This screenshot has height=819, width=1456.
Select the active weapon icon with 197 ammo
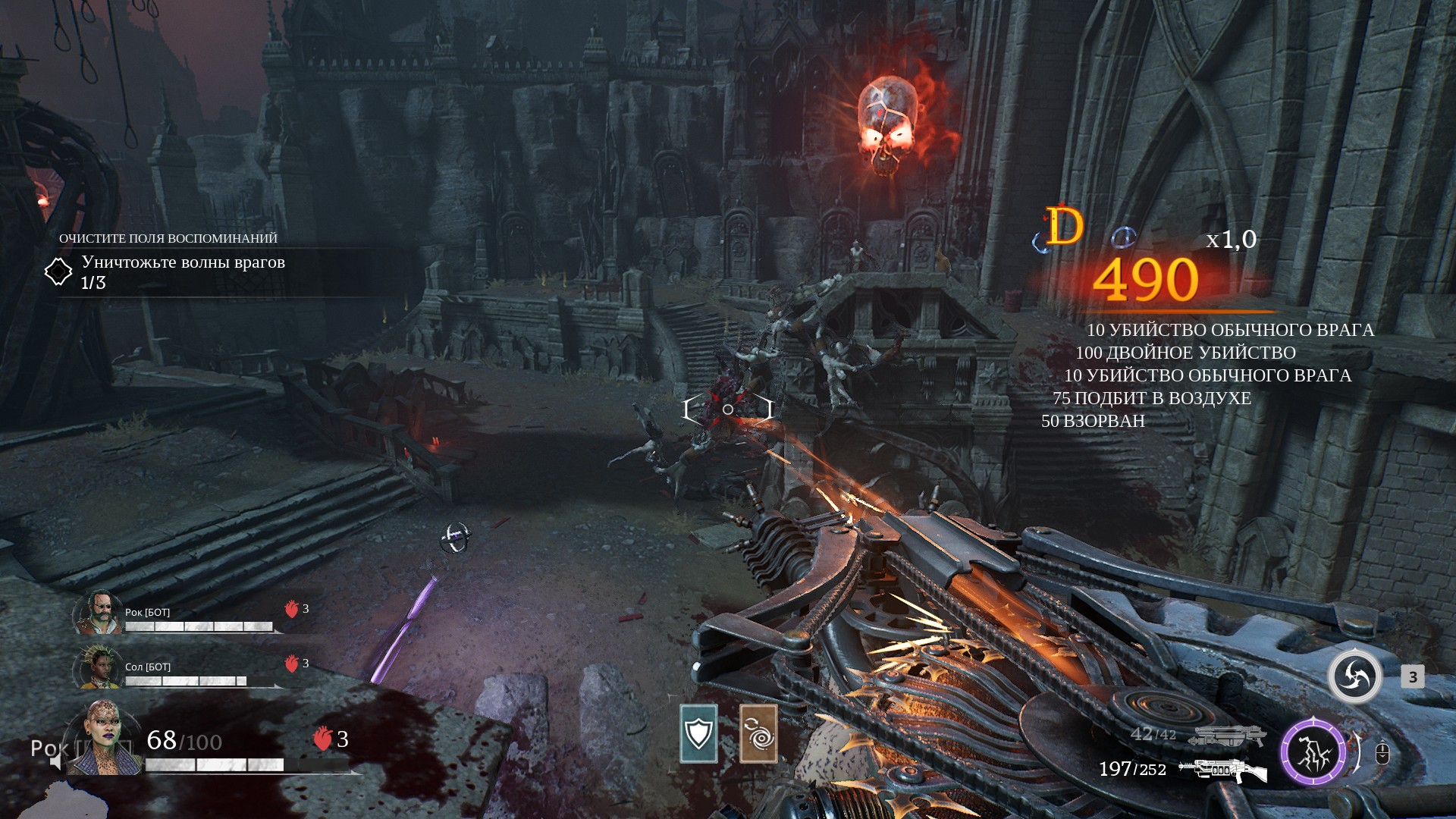pos(1223,770)
